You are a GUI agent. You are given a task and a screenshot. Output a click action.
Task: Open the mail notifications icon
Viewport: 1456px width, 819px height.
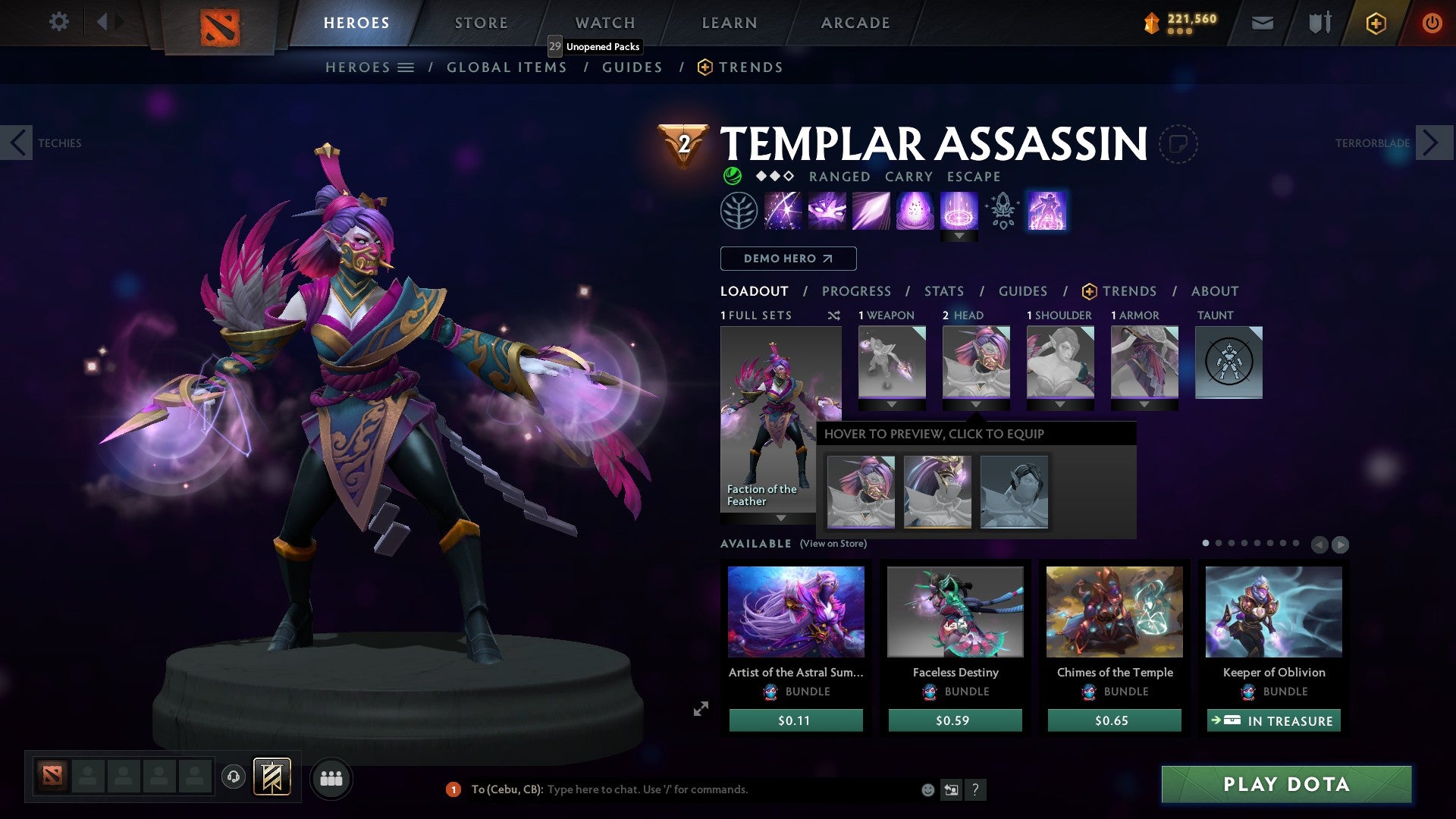click(1263, 23)
